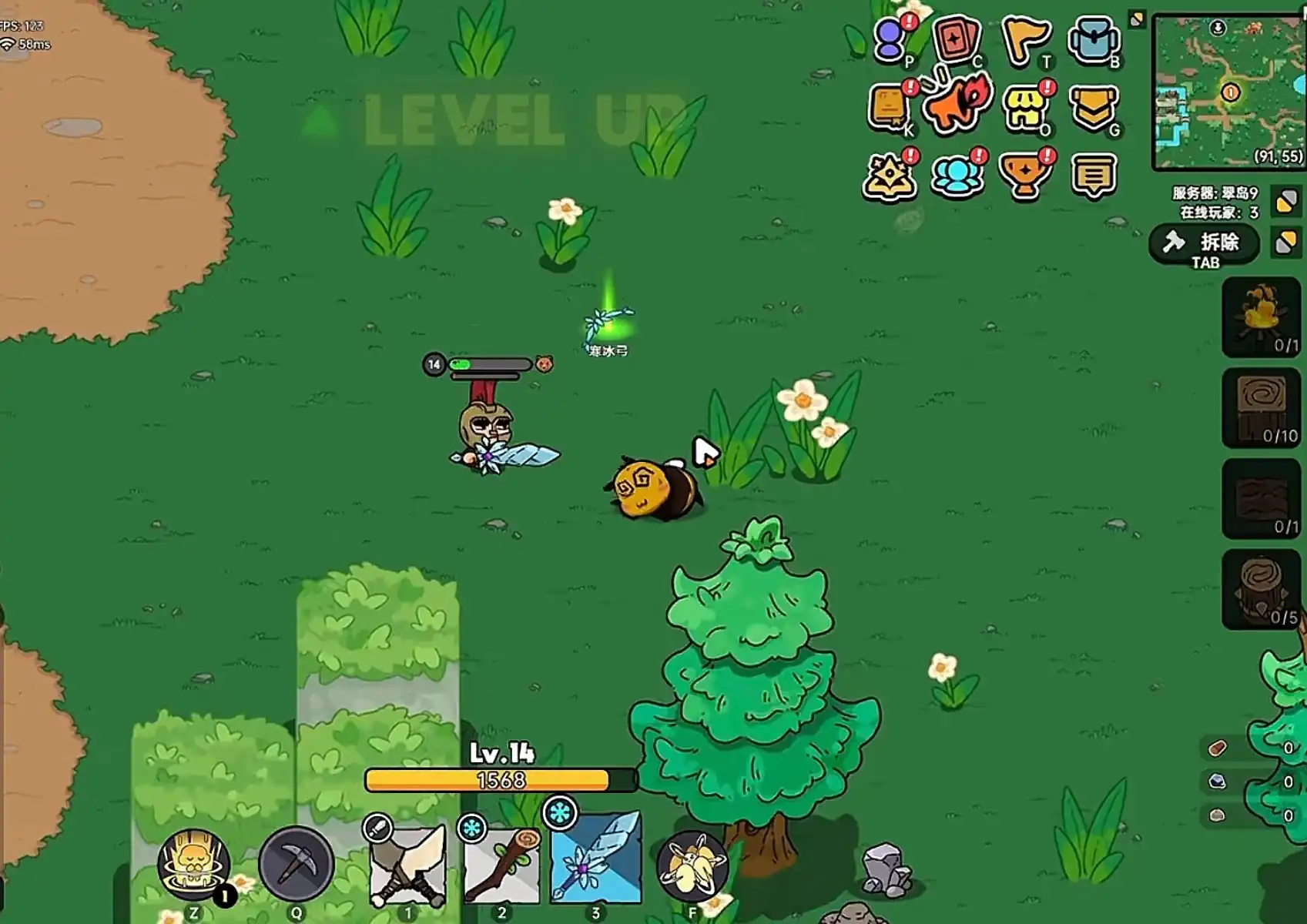
Task: Open the handbook icon labeled K
Action: click(x=887, y=104)
